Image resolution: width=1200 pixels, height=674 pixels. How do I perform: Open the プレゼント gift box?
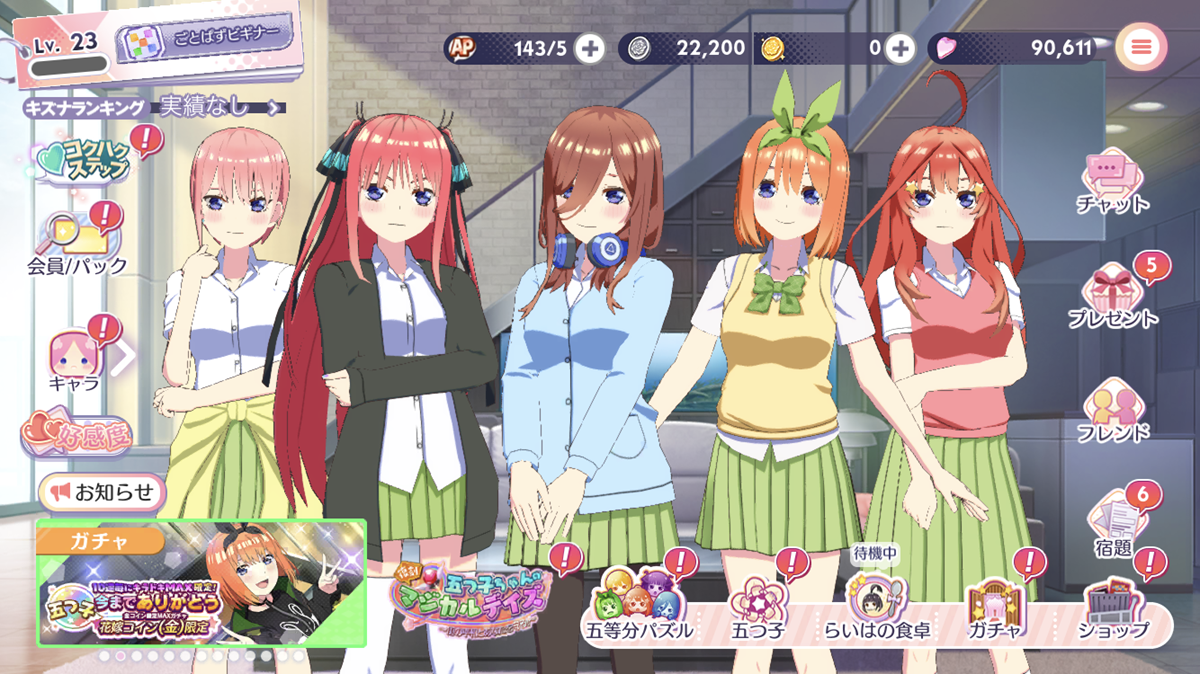click(x=1113, y=296)
